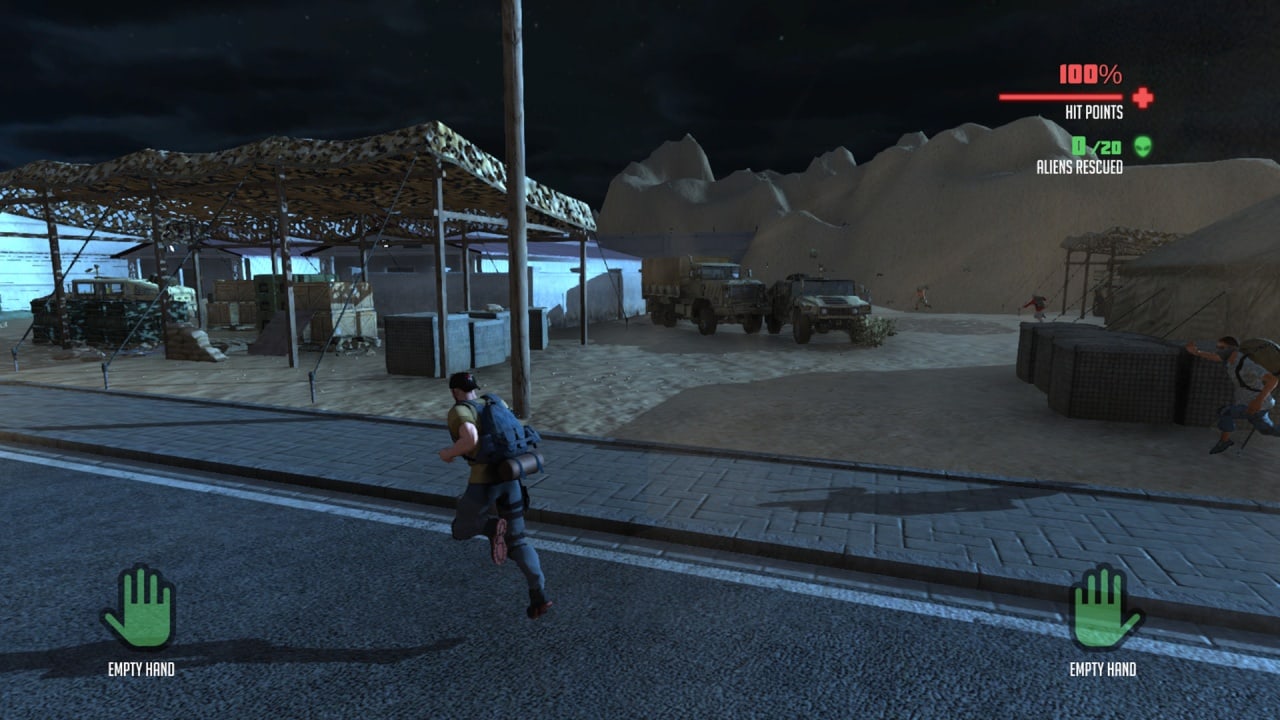1280x720 pixels.
Task: Click the green alien head rescue tracker
Action: (1142, 147)
